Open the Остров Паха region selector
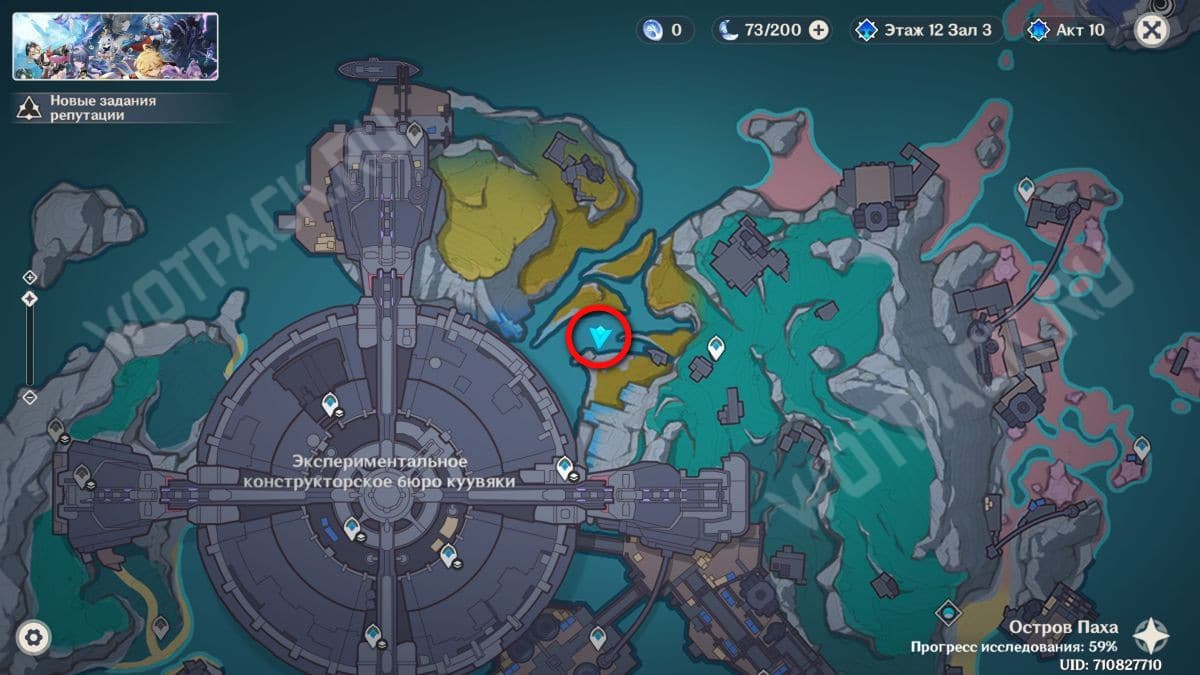 click(x=1063, y=628)
